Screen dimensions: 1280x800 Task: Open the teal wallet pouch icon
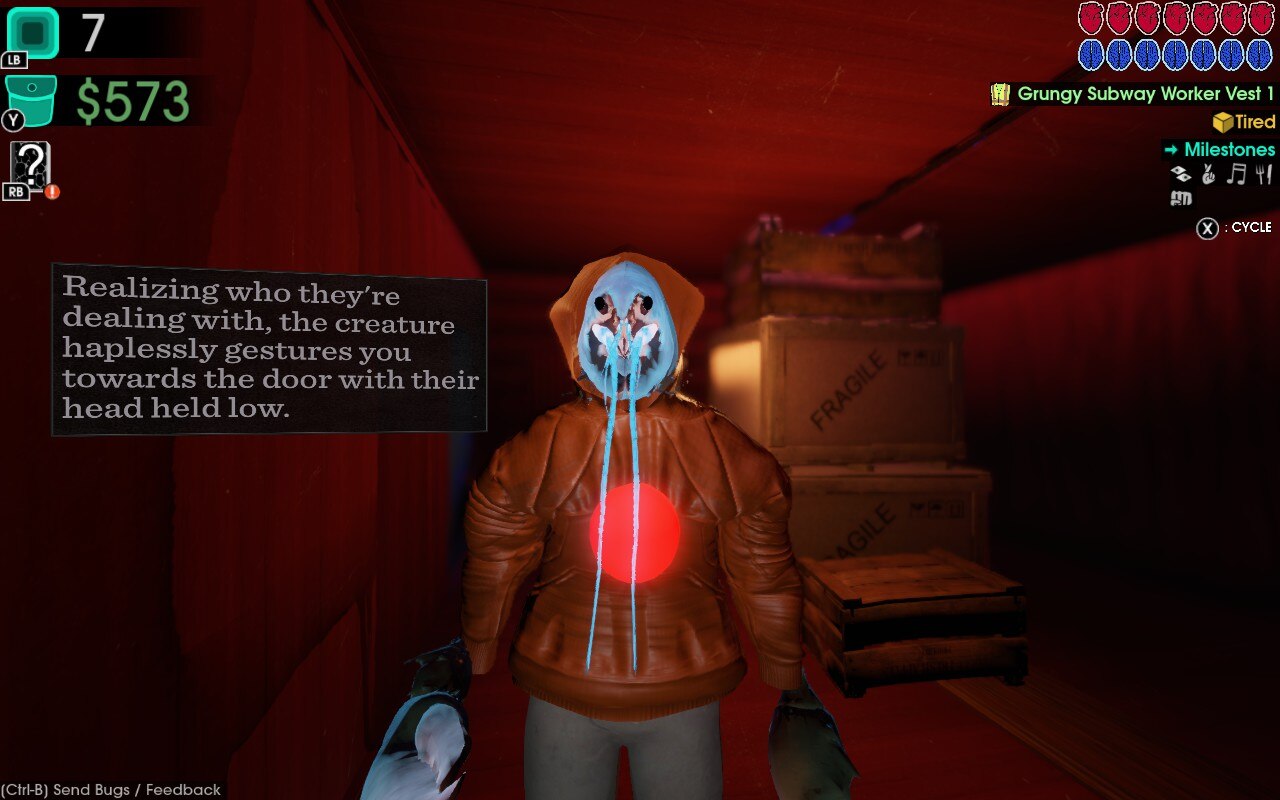[x=28, y=100]
